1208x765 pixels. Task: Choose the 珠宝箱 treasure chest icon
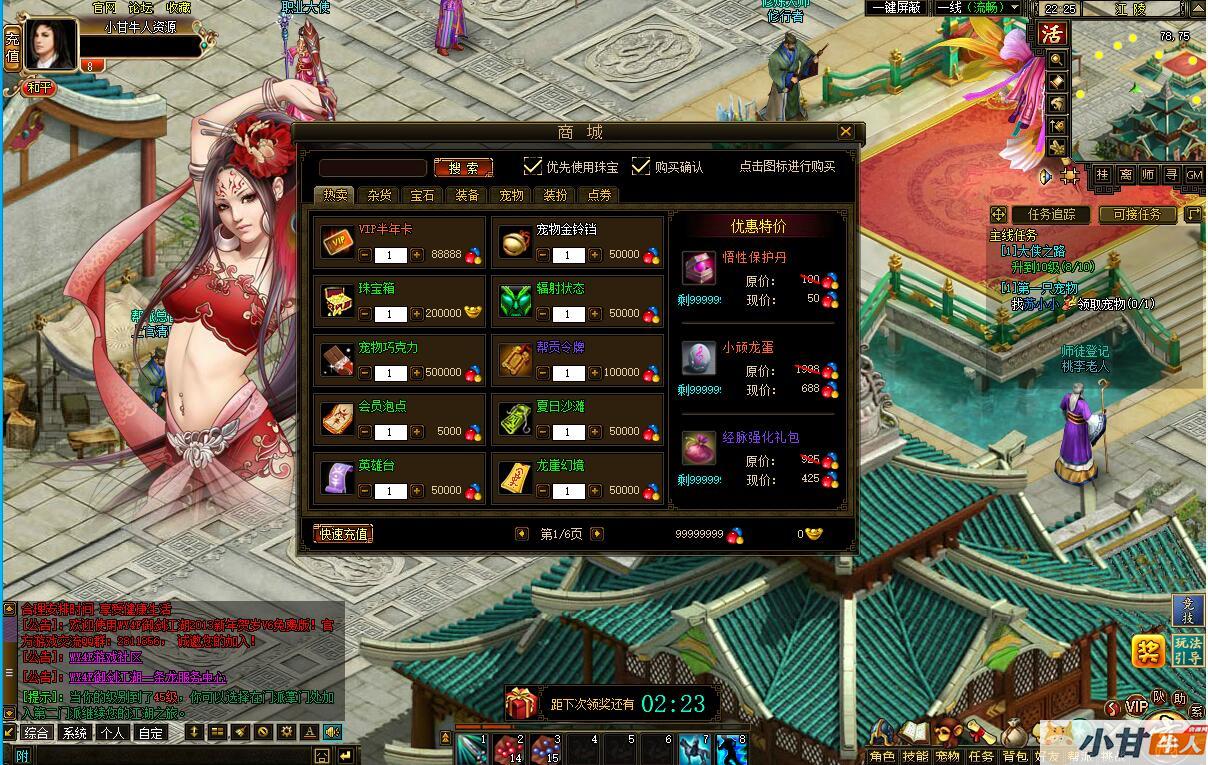tap(336, 301)
